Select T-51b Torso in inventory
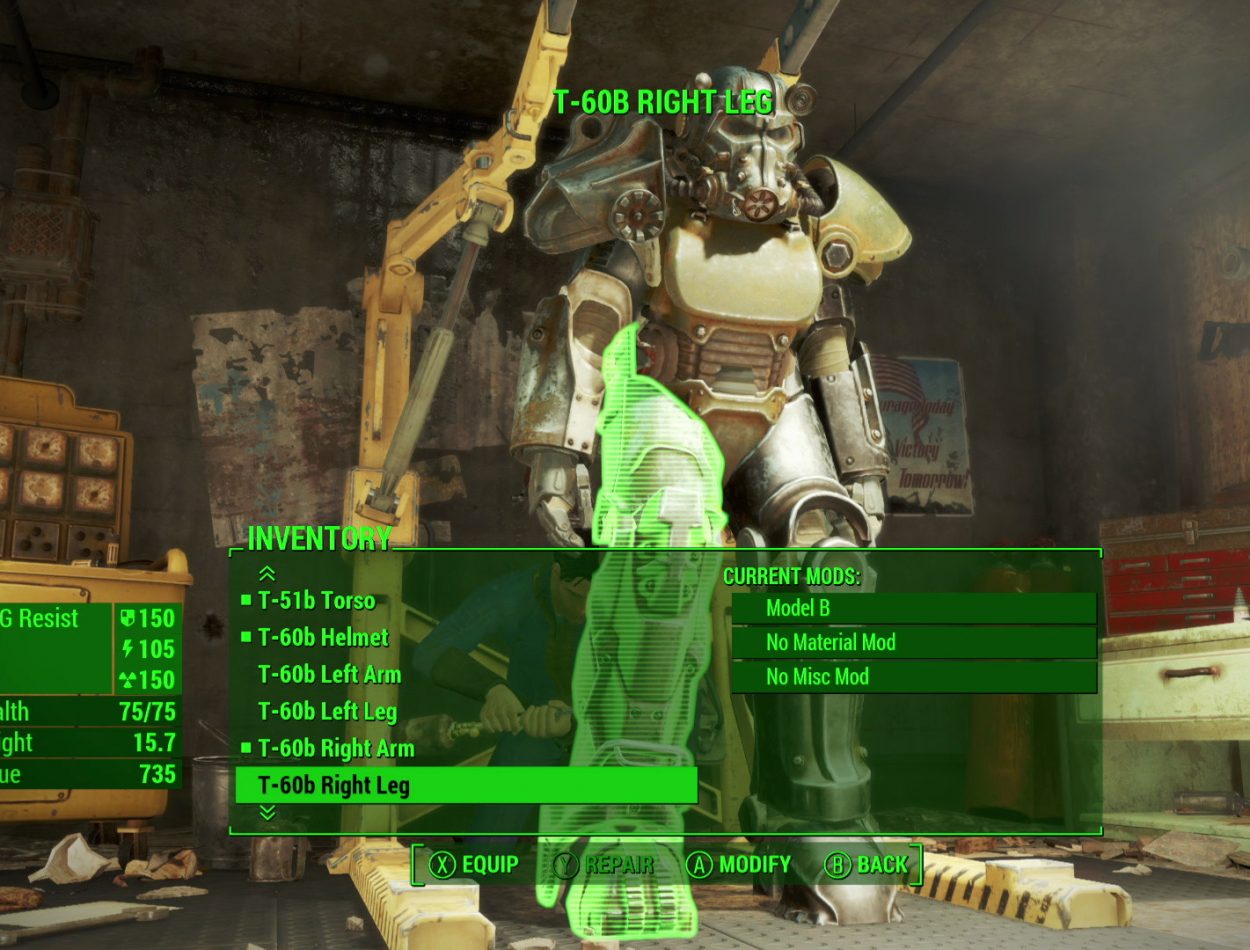The height and width of the screenshot is (950, 1250). (316, 601)
